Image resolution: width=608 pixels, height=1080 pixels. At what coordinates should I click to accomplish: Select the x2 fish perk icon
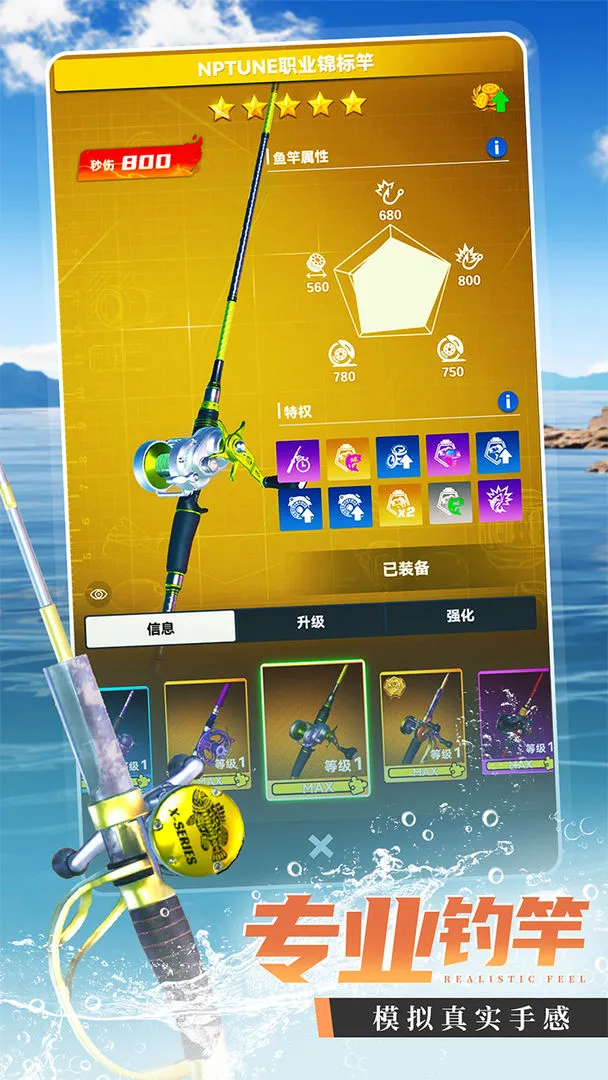click(398, 507)
